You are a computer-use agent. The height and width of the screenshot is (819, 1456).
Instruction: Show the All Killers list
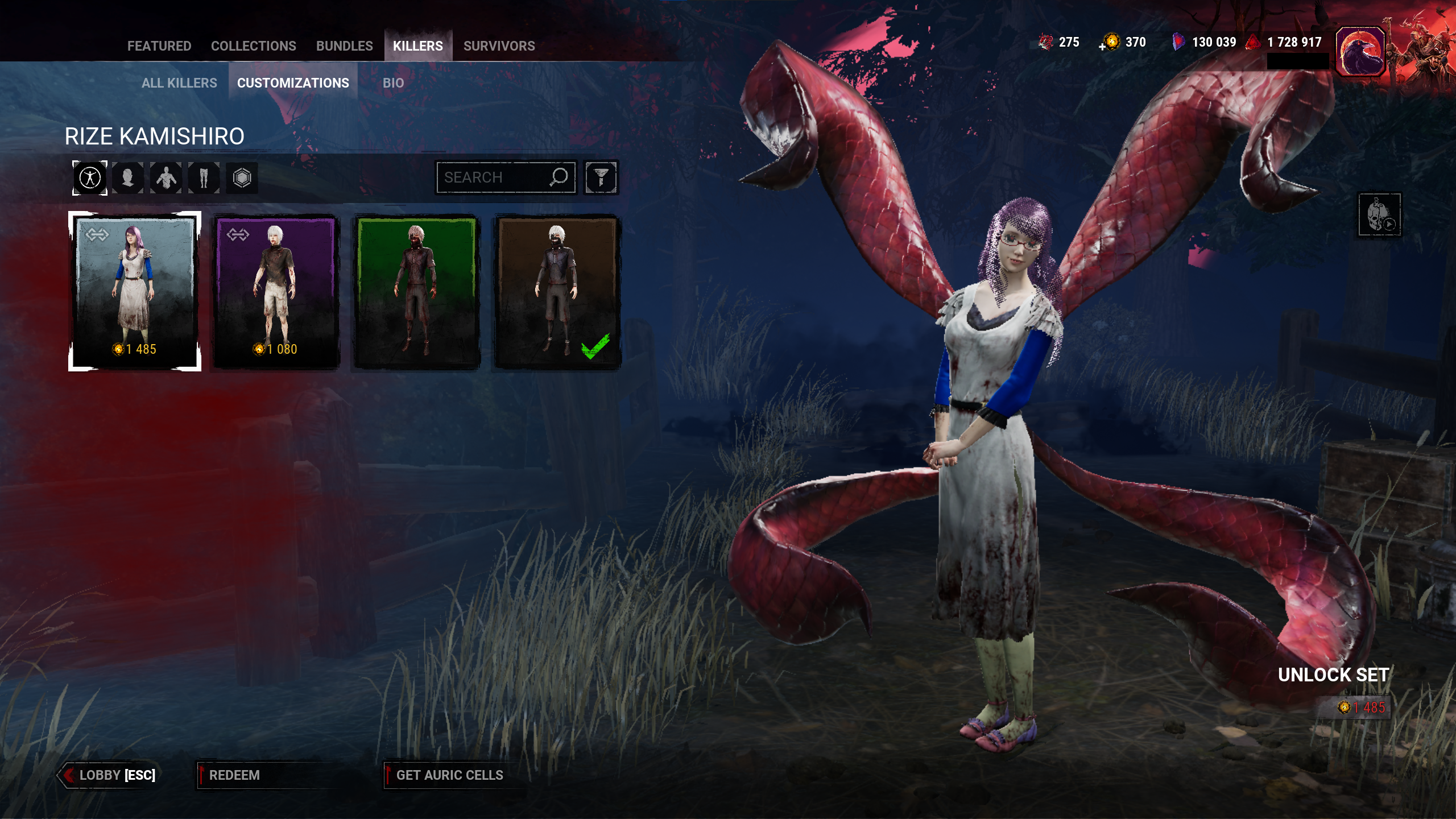pyautogui.click(x=179, y=83)
